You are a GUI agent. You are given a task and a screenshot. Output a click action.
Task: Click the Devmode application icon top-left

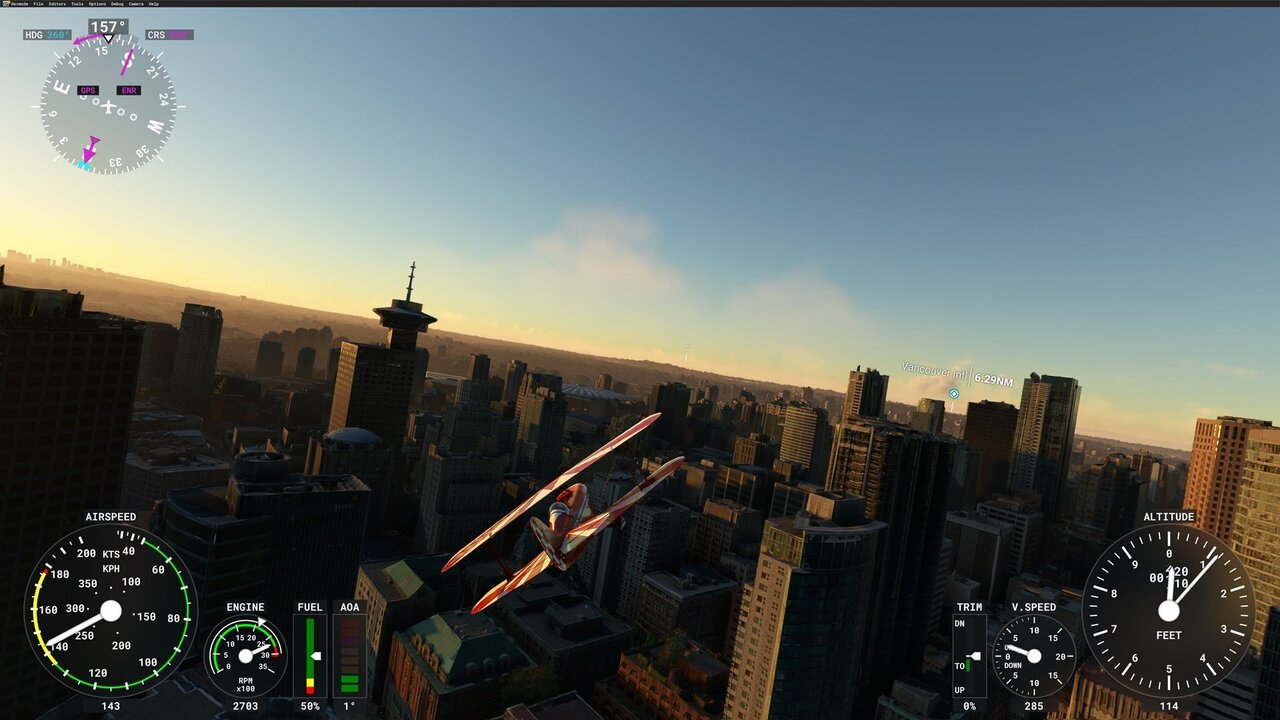[x=5, y=4]
